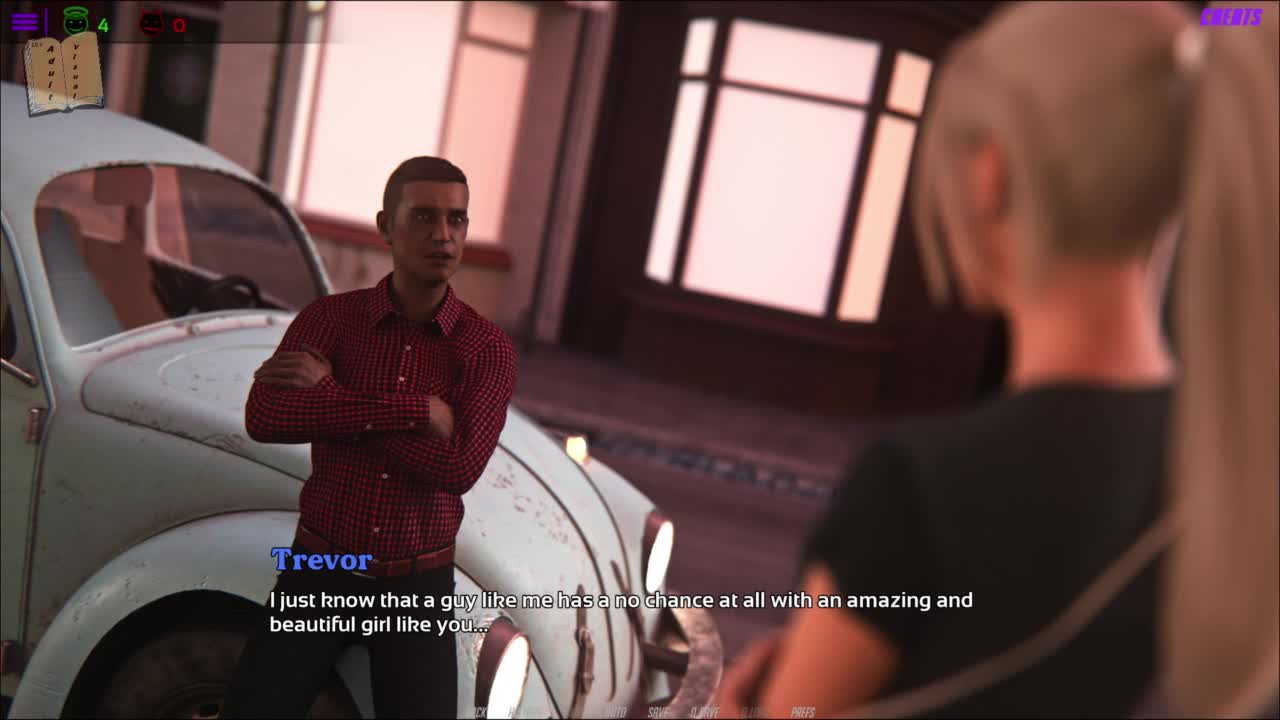The height and width of the screenshot is (720, 1280).
Task: Open the Credits link
Action: 1230,17
